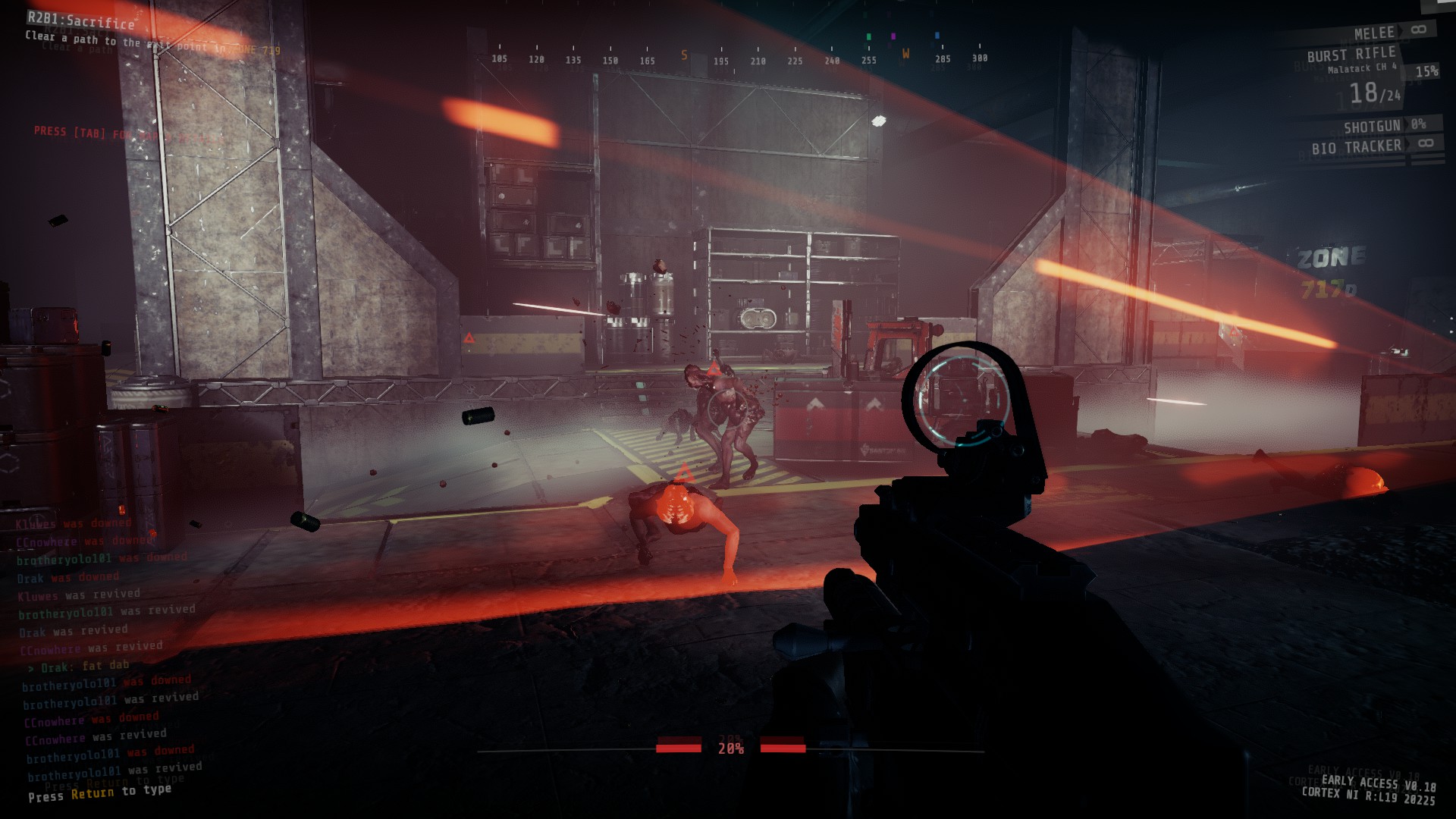
Task: Select the Melee weapon slot
Action: (x=1374, y=33)
